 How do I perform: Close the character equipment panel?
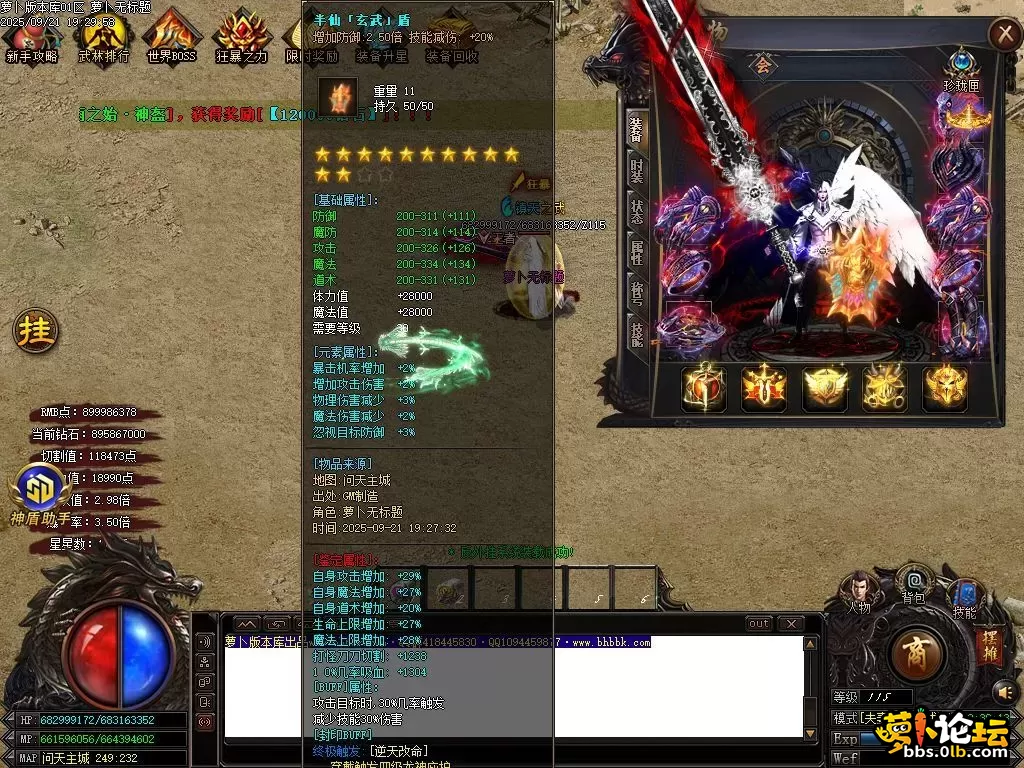tap(1003, 35)
